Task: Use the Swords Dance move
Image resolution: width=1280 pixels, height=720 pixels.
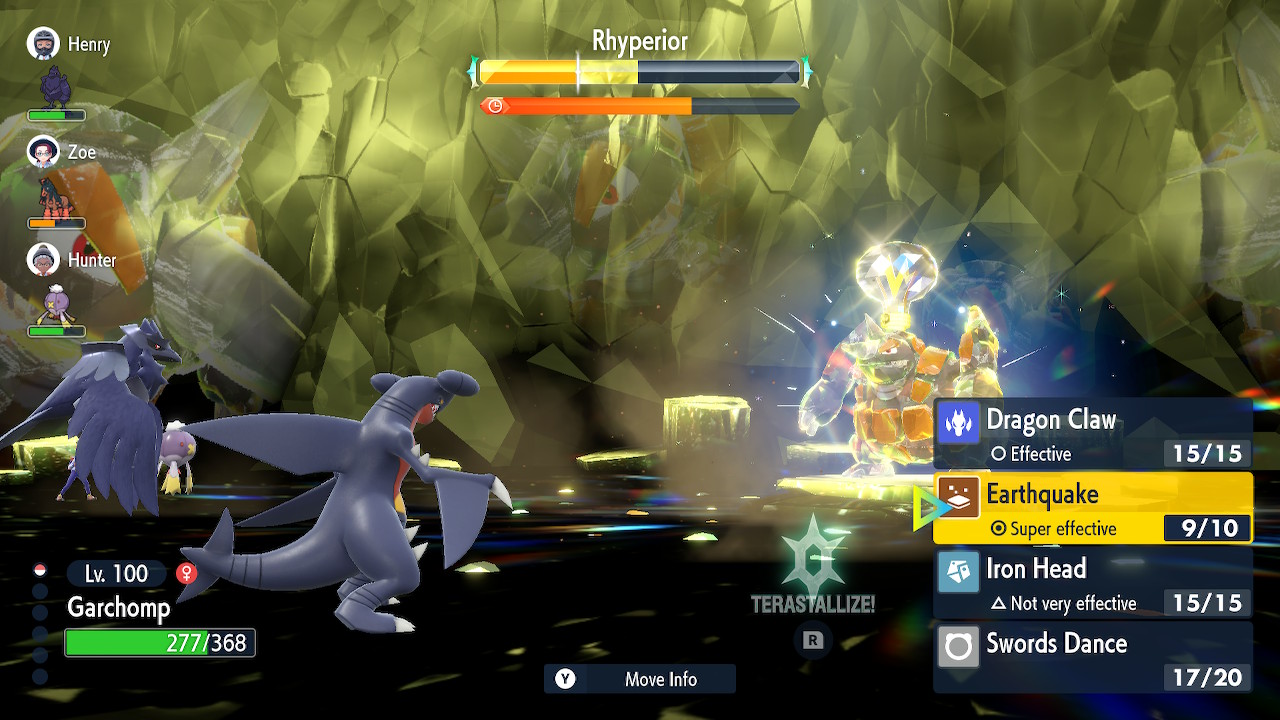Action: pyautogui.click(x=1092, y=657)
